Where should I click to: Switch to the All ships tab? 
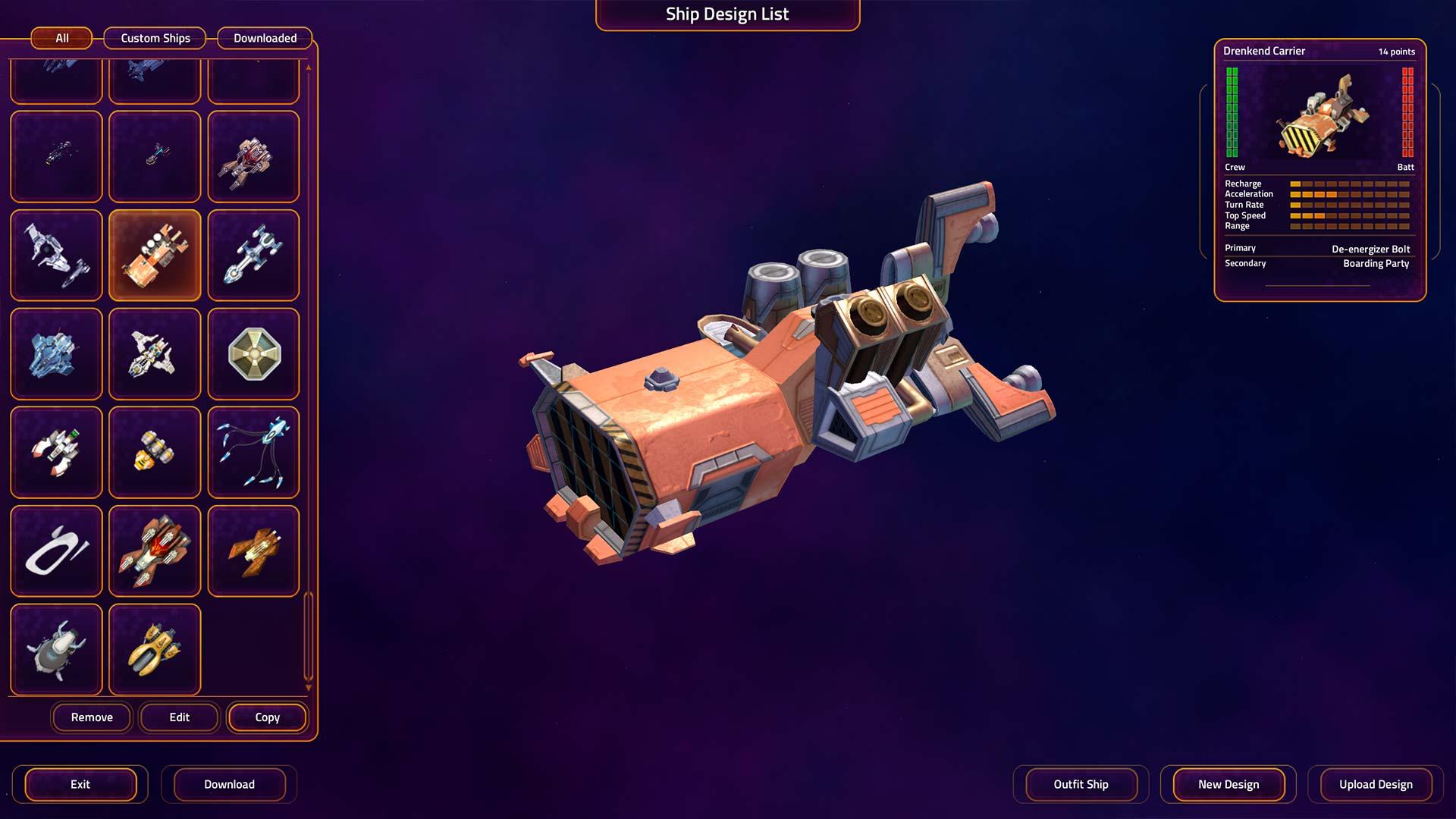pos(61,38)
